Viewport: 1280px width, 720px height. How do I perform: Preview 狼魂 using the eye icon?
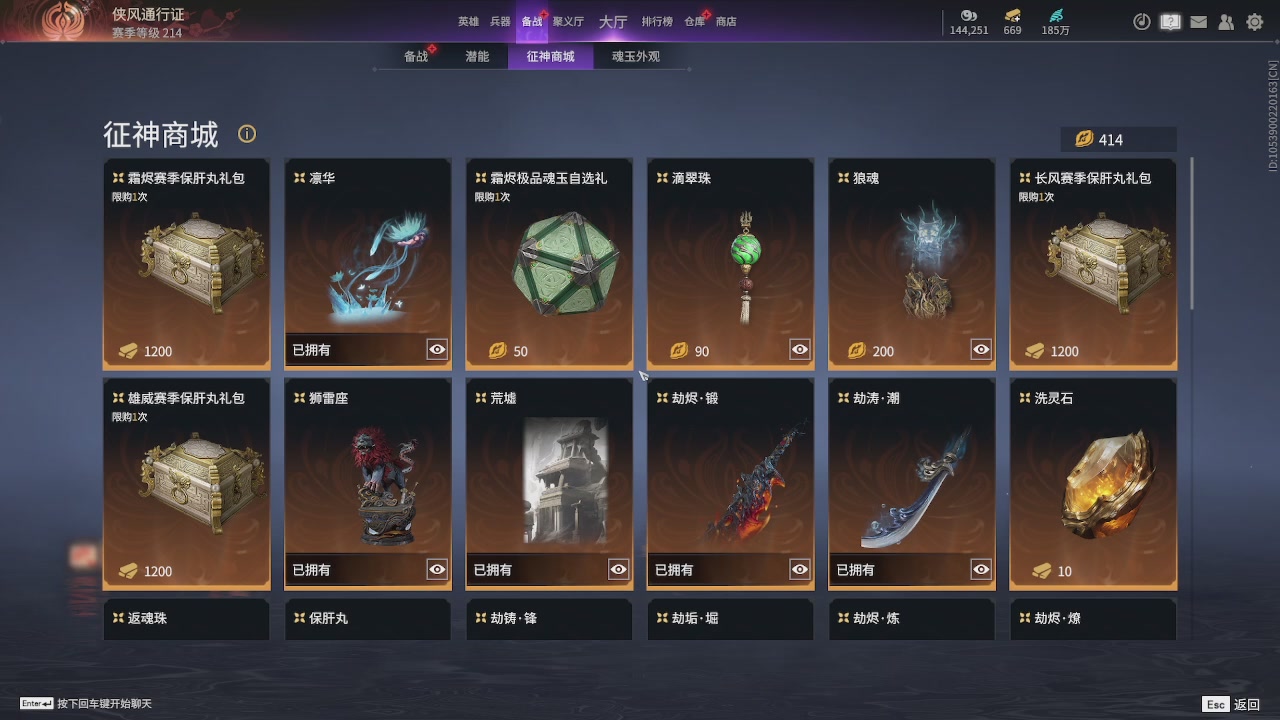(x=980, y=349)
